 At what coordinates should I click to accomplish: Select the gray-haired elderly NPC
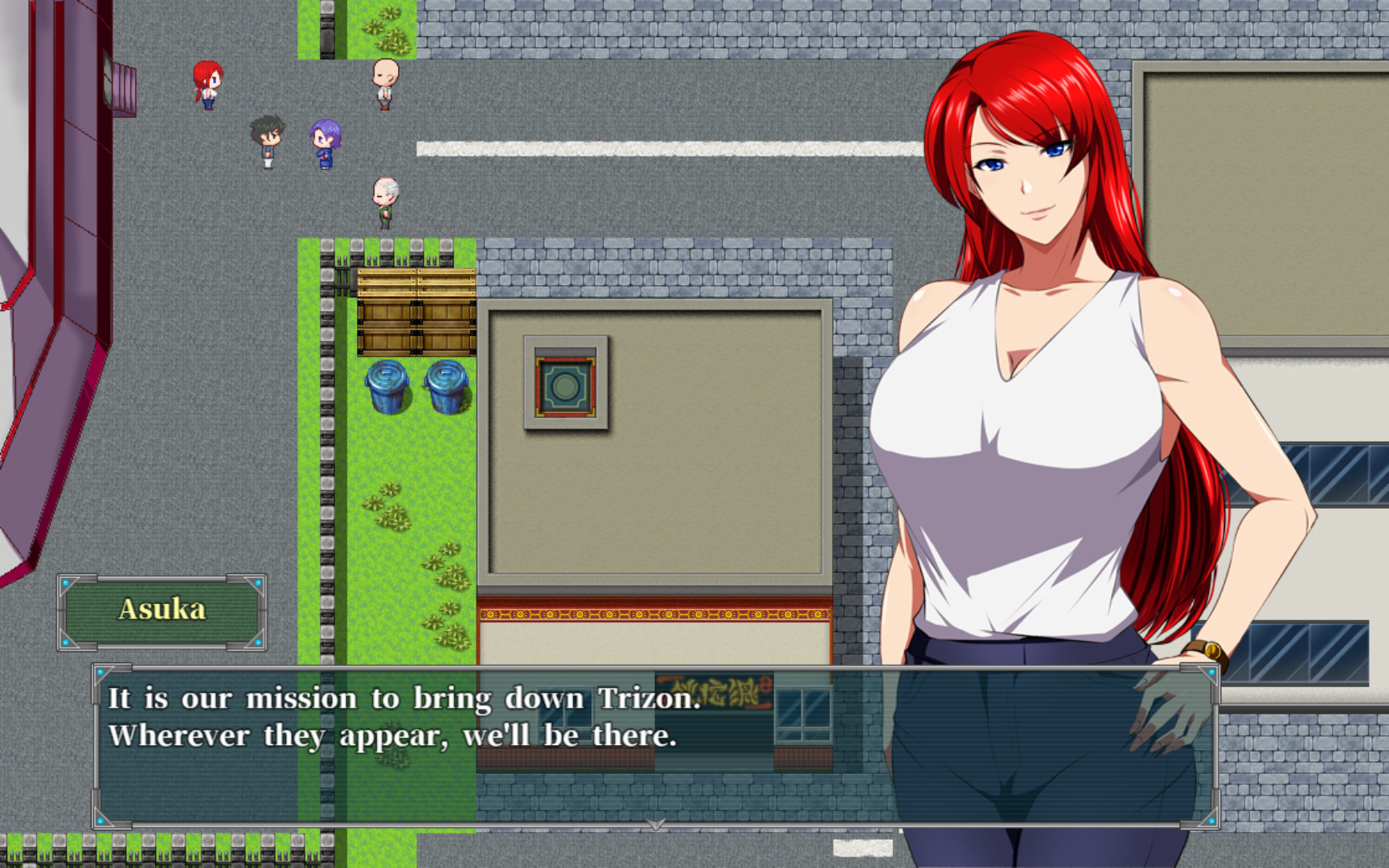(x=383, y=199)
